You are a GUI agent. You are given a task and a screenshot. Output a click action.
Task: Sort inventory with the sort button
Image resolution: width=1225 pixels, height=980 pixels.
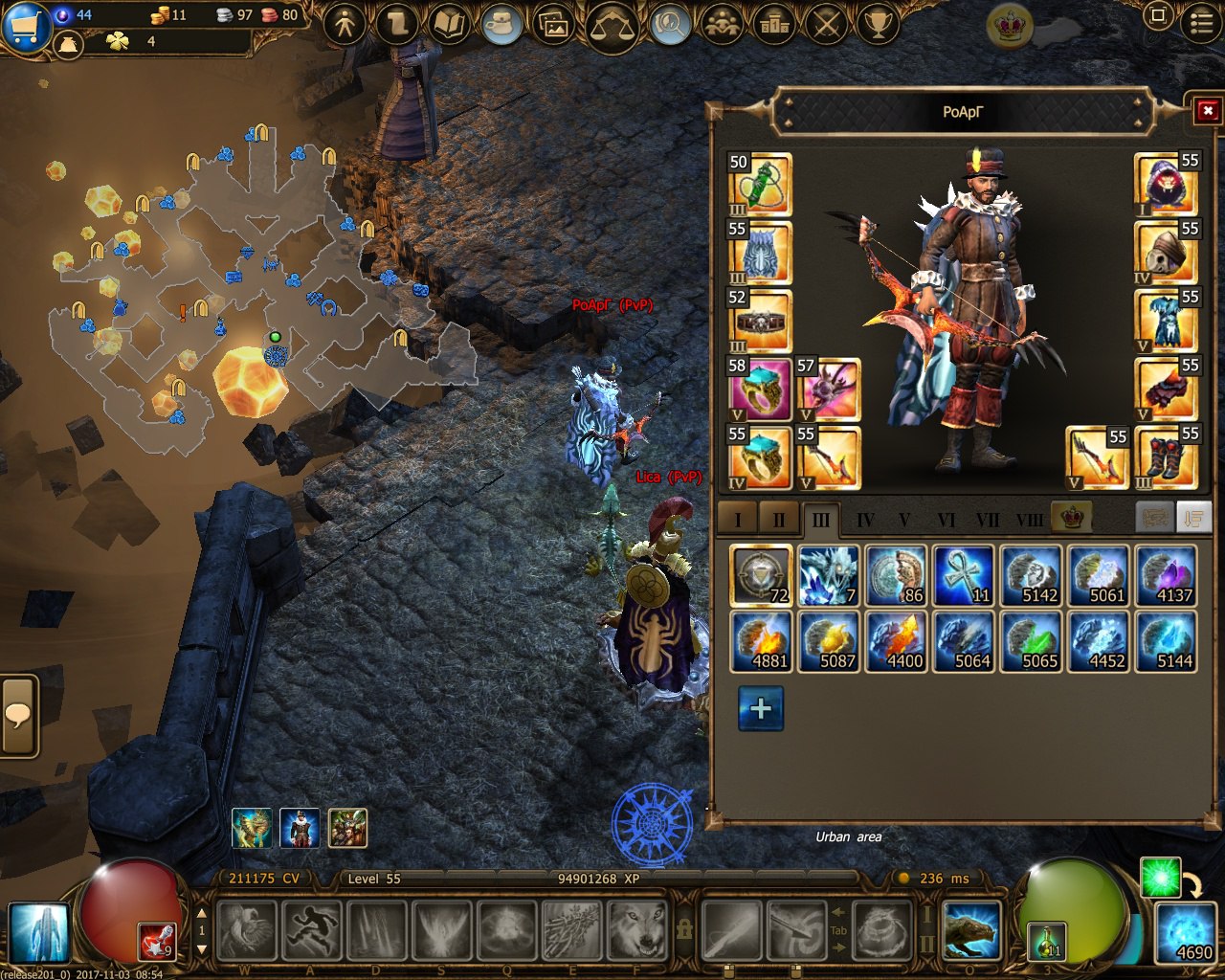(1192, 518)
